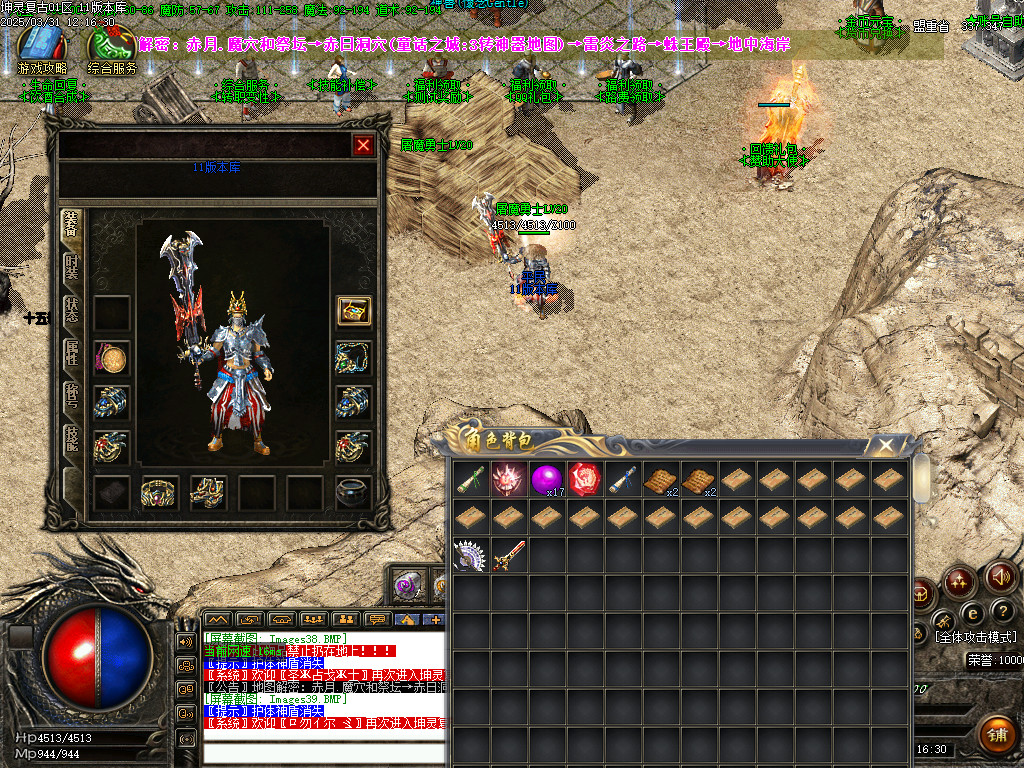Show the 属性 attributes tab

[72, 351]
